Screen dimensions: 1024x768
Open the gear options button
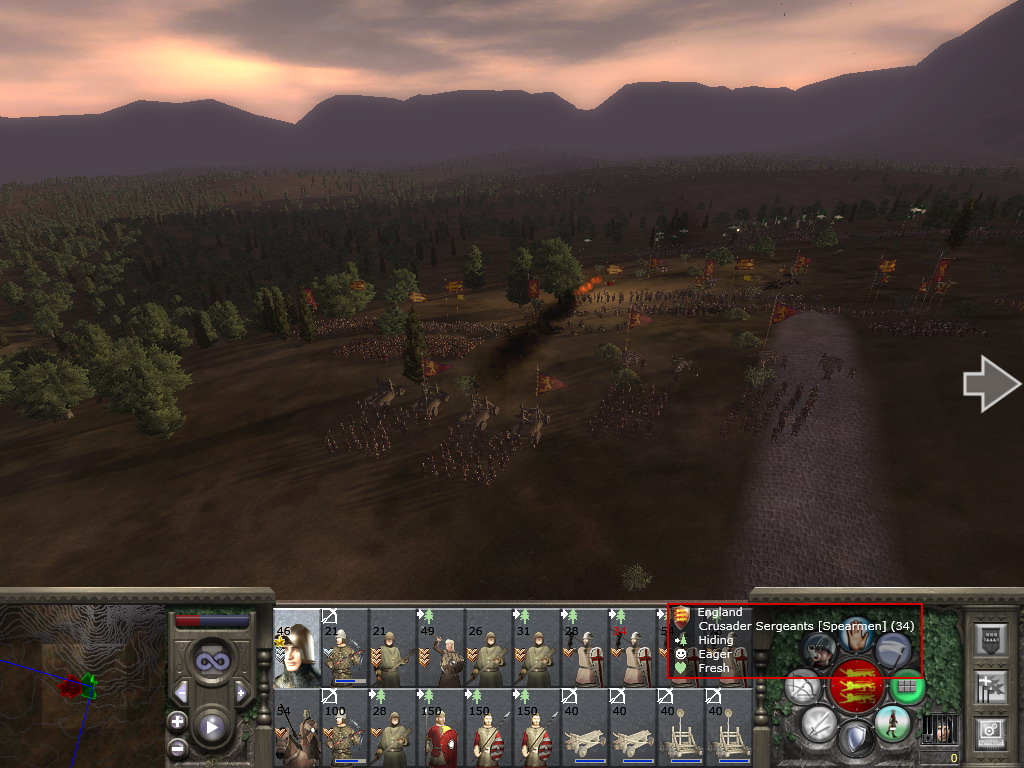(x=990, y=731)
